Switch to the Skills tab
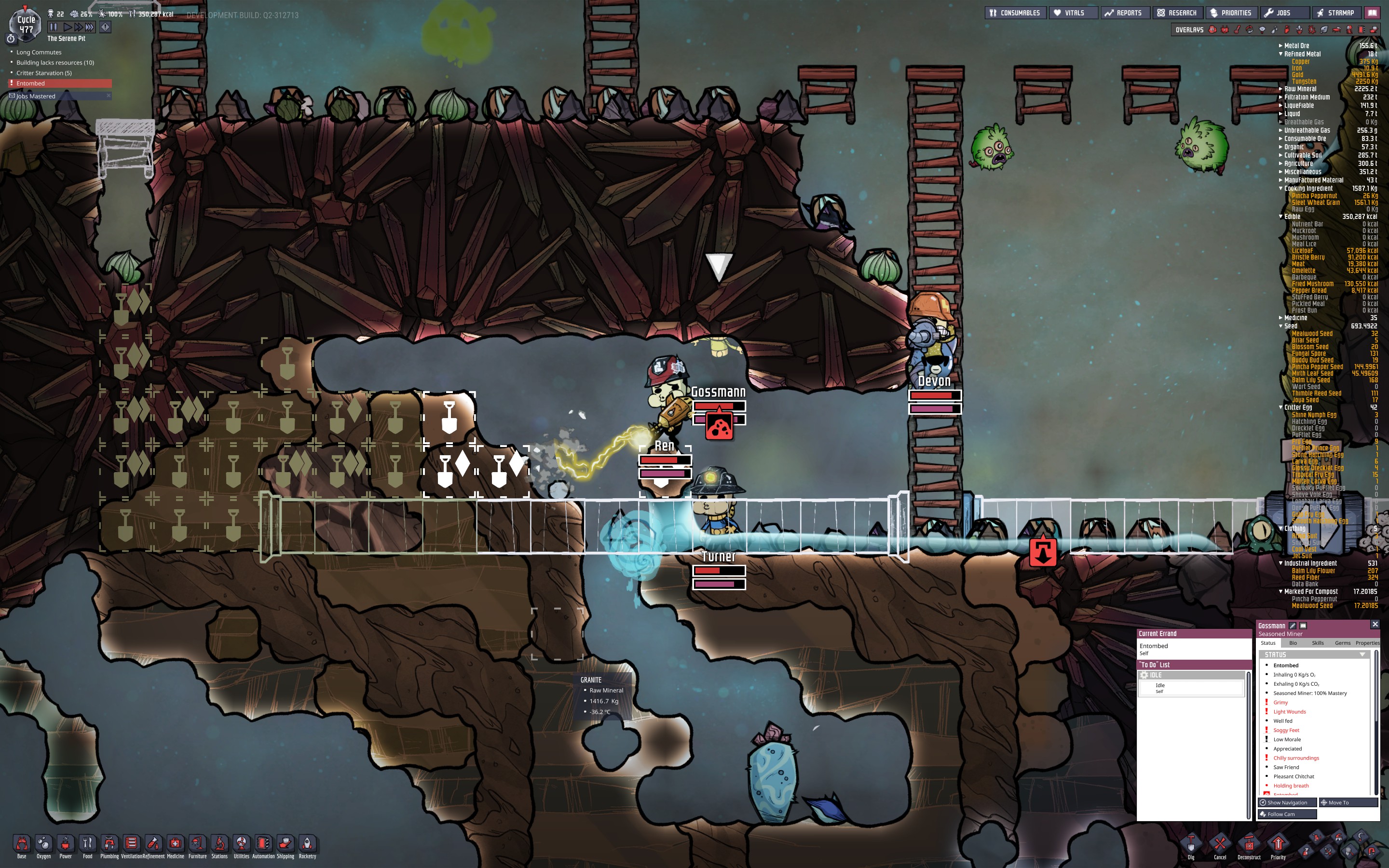1389x868 pixels. [1318, 643]
